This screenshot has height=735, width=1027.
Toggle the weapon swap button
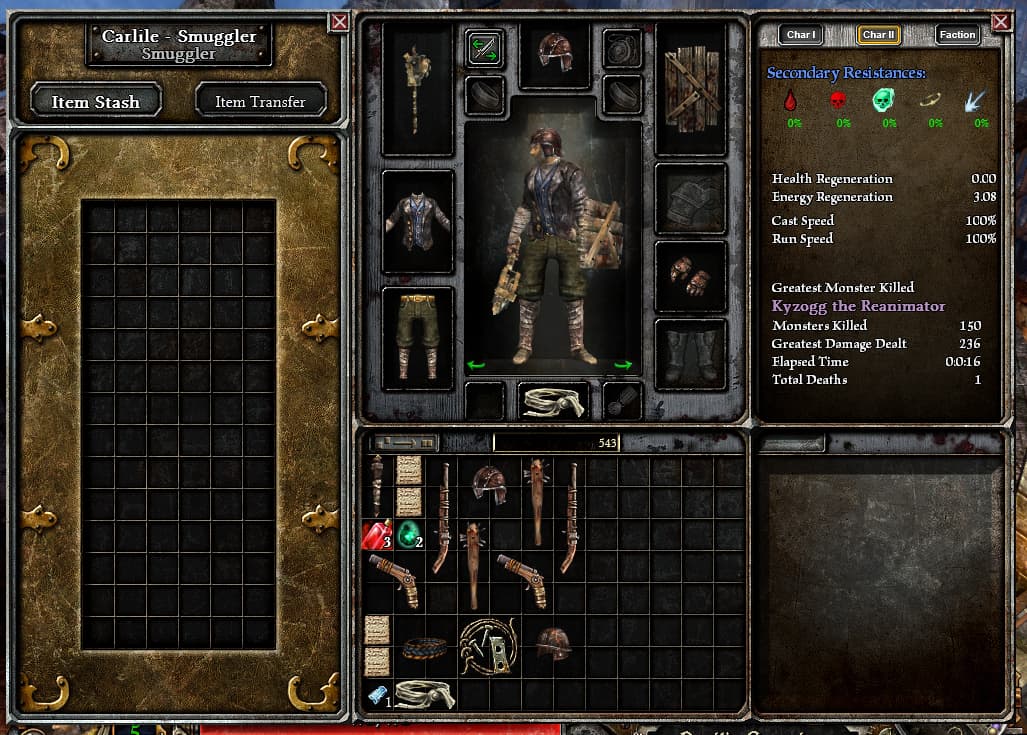click(x=484, y=49)
